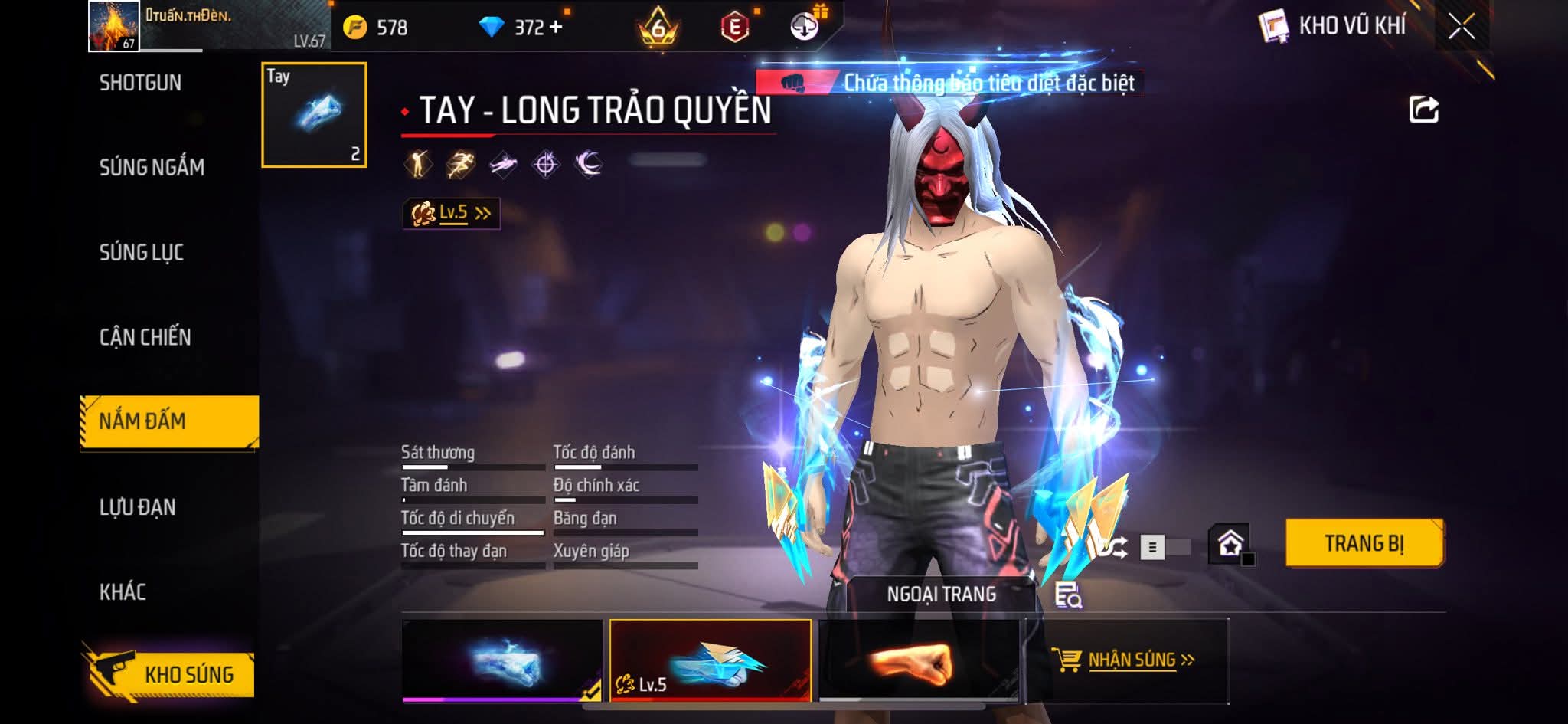Viewport: 1568px width, 724px height.
Task: Switch to the KHÁC category
Action: pos(122,592)
